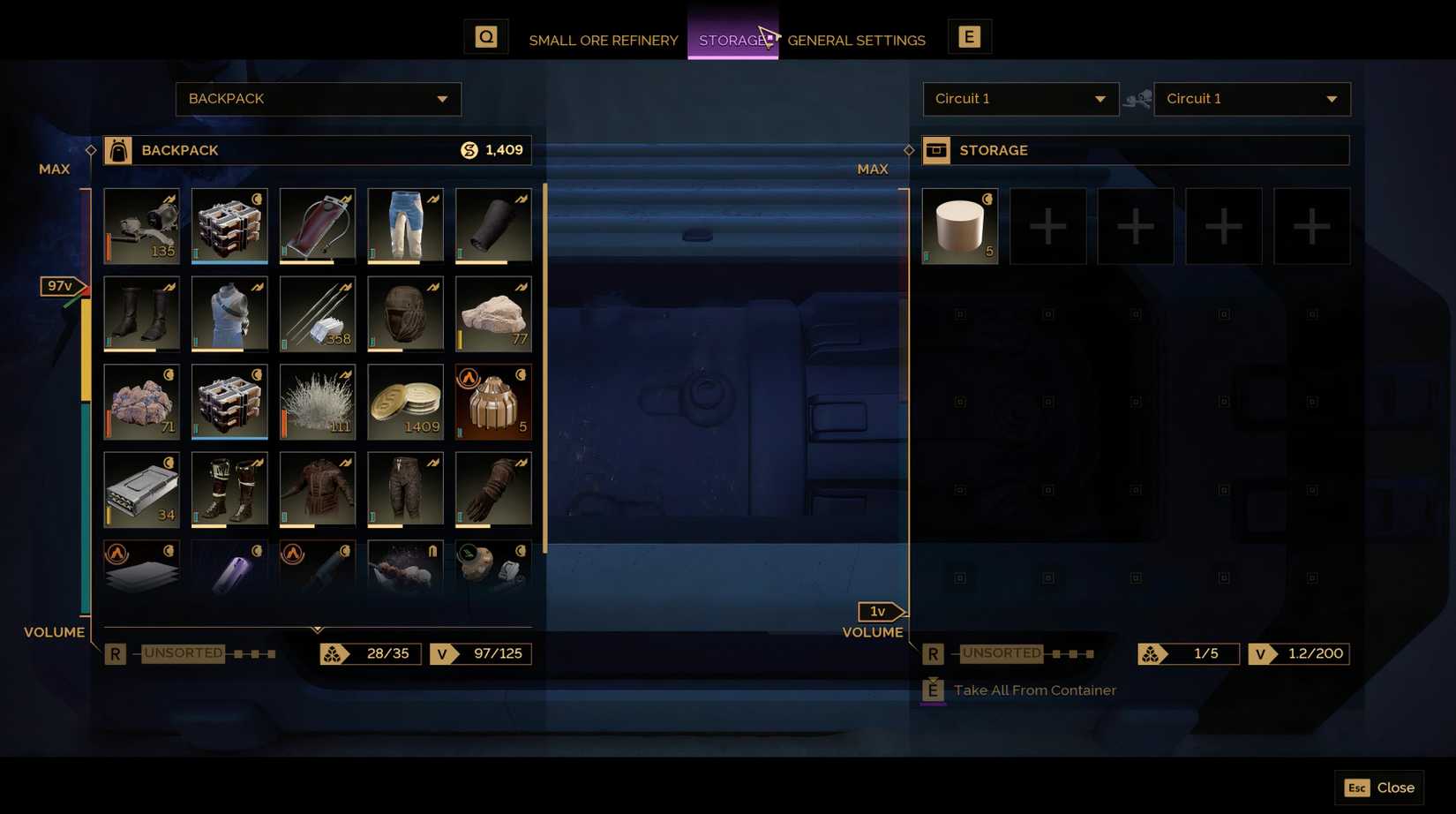Open the left Circuit 1 dropdown
Image resolution: width=1456 pixels, height=814 pixels.
tap(1020, 99)
